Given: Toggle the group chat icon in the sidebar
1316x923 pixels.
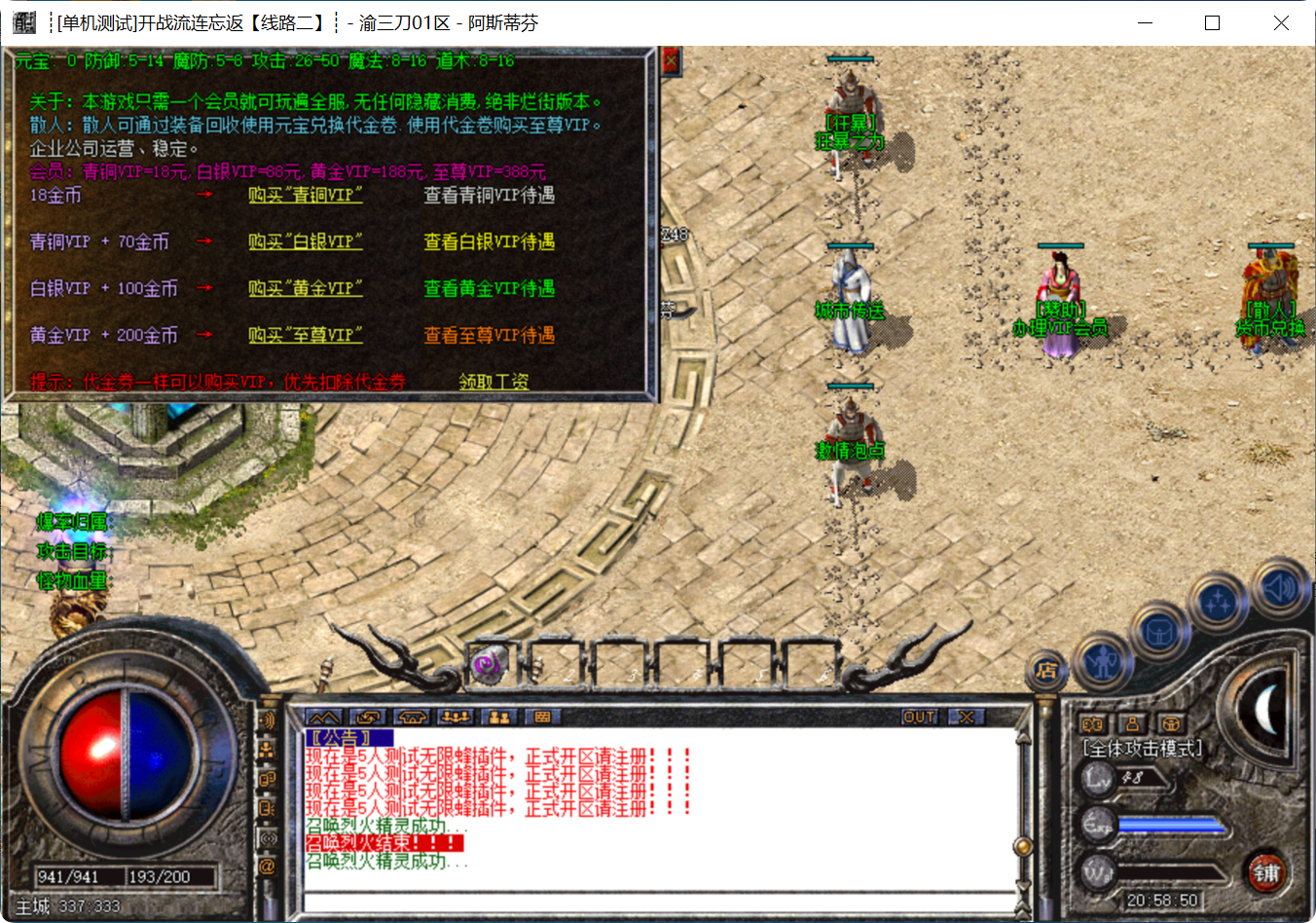Looking at the screenshot, I should pyautogui.click(x=265, y=750).
